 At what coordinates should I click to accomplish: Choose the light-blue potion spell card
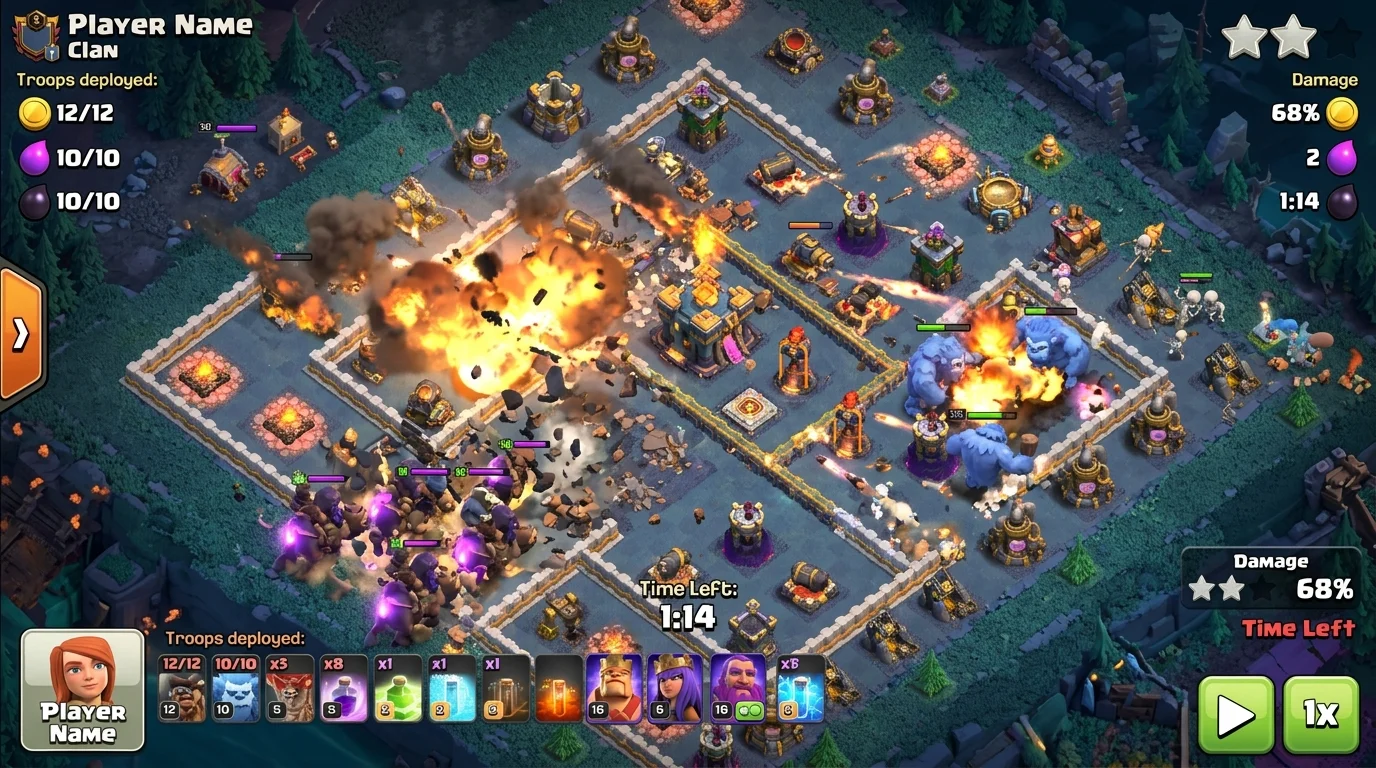(x=452, y=688)
